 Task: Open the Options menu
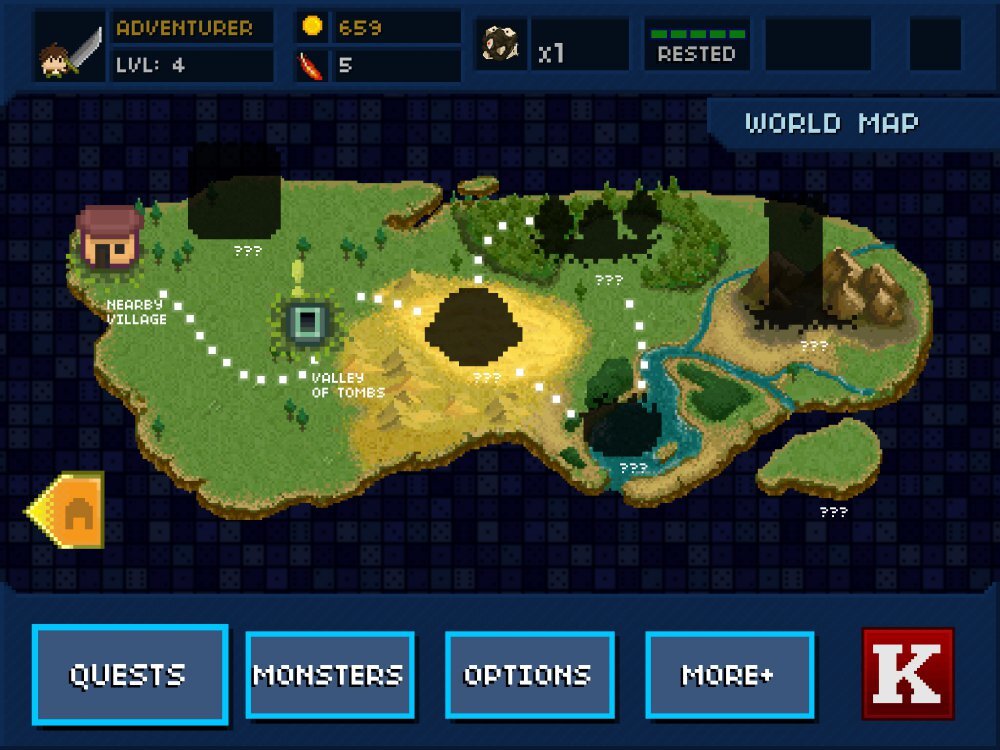[529, 675]
